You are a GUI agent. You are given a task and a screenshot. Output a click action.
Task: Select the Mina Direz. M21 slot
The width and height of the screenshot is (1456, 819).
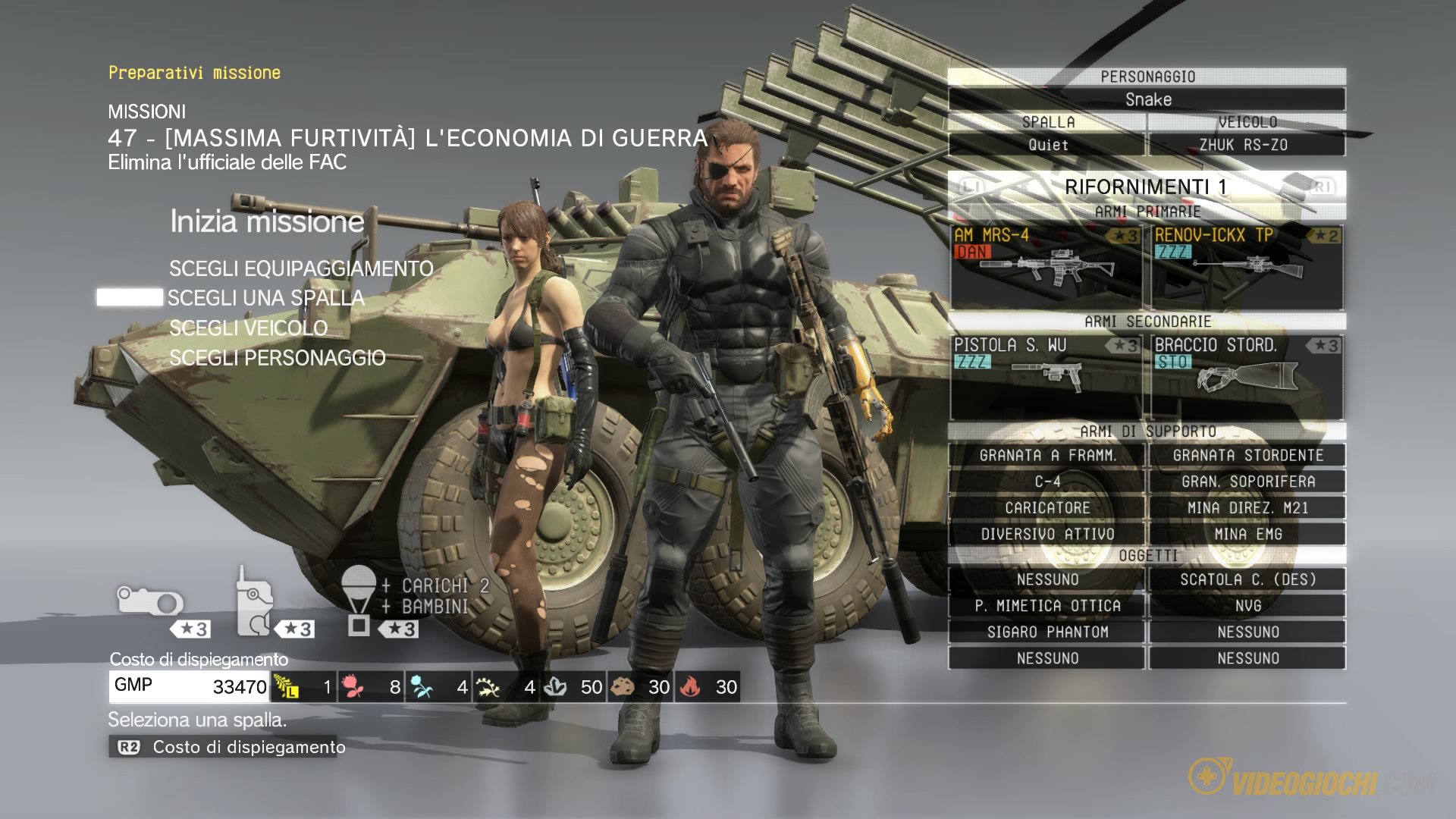[x=1247, y=508]
